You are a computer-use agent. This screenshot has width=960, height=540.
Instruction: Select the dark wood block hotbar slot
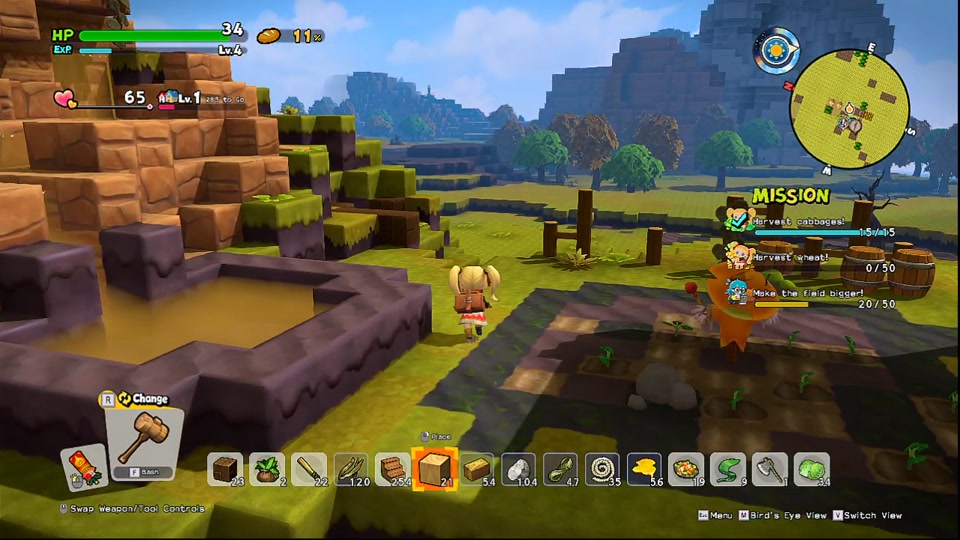[225, 469]
